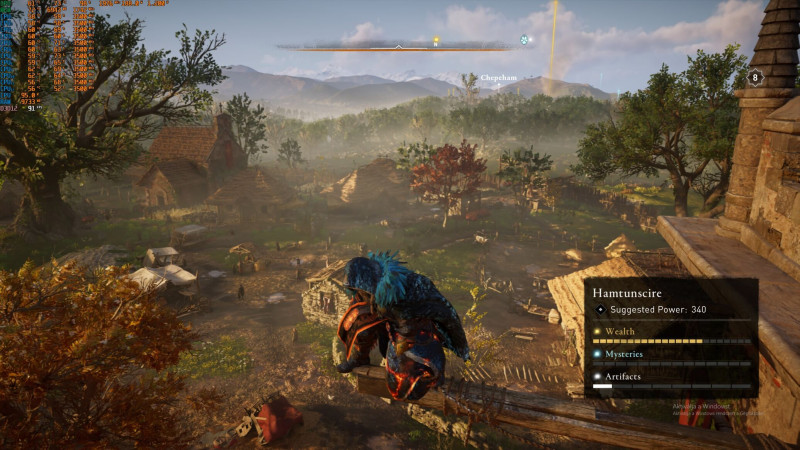The width and height of the screenshot is (800, 450).
Task: Open the hexagon icon showing number 8
Action: pos(755,77)
